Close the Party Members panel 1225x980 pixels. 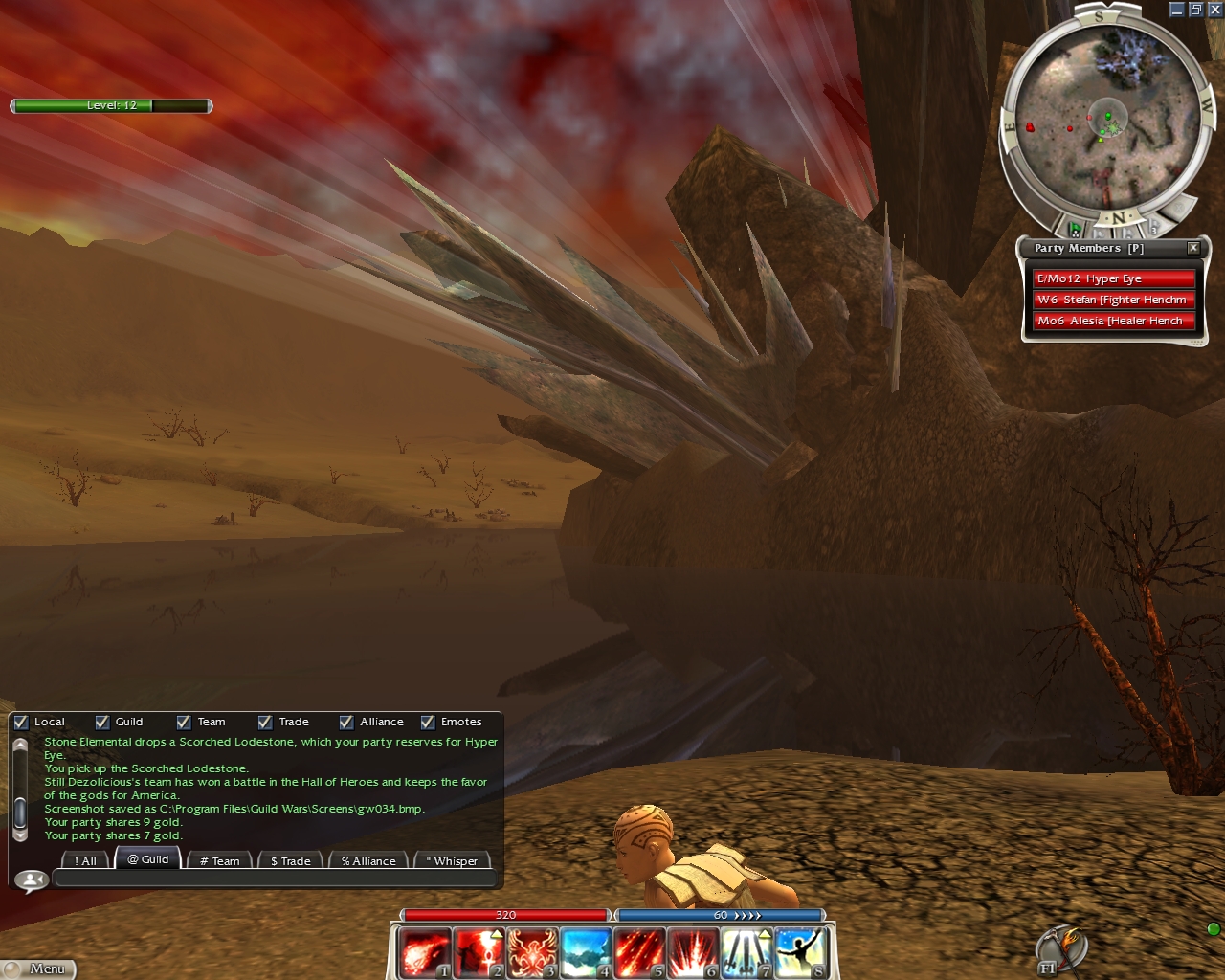click(1193, 248)
